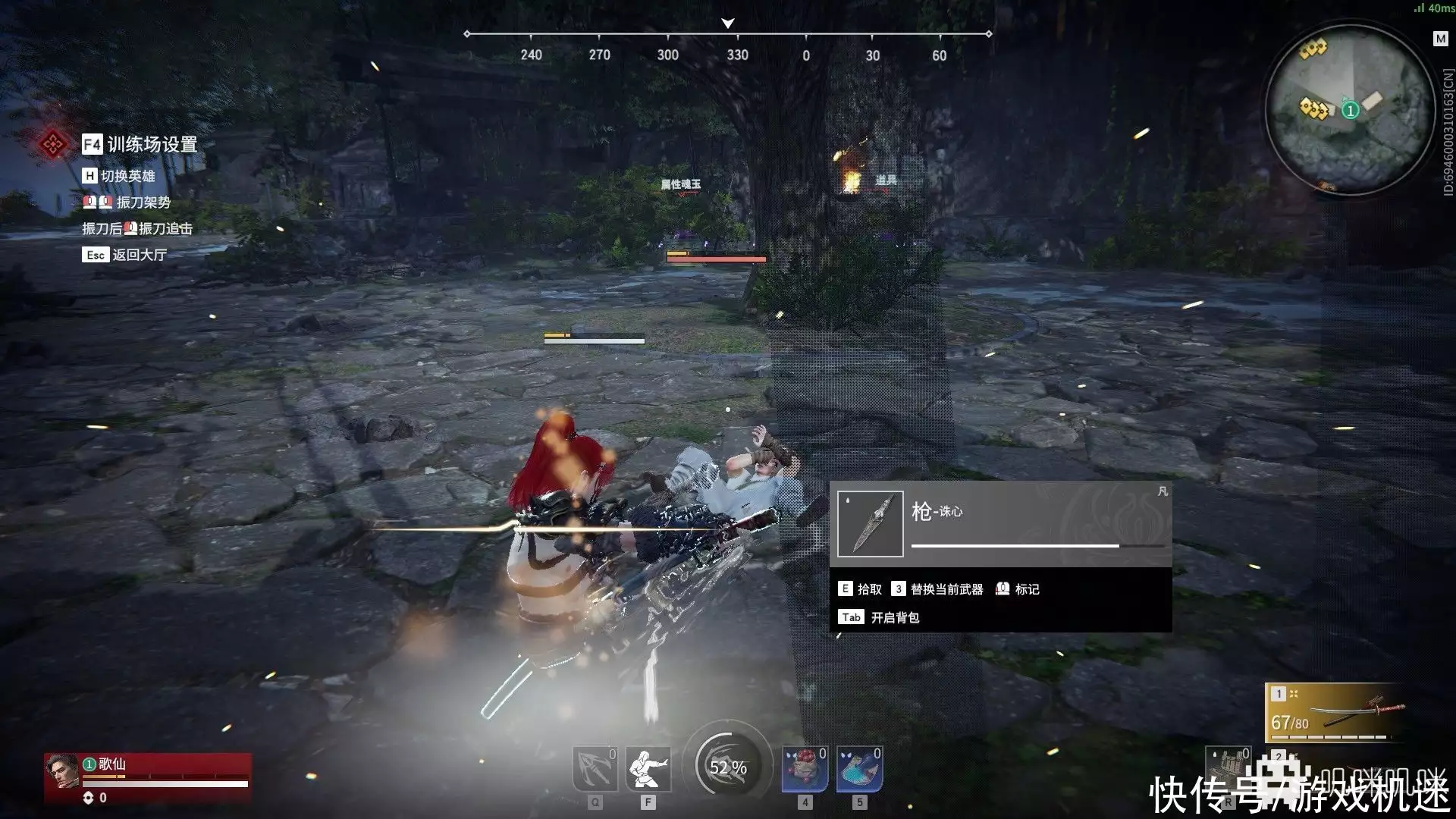Trigger the ultimate gauge at 52%
Viewport: 1456px width, 819px height.
728,767
